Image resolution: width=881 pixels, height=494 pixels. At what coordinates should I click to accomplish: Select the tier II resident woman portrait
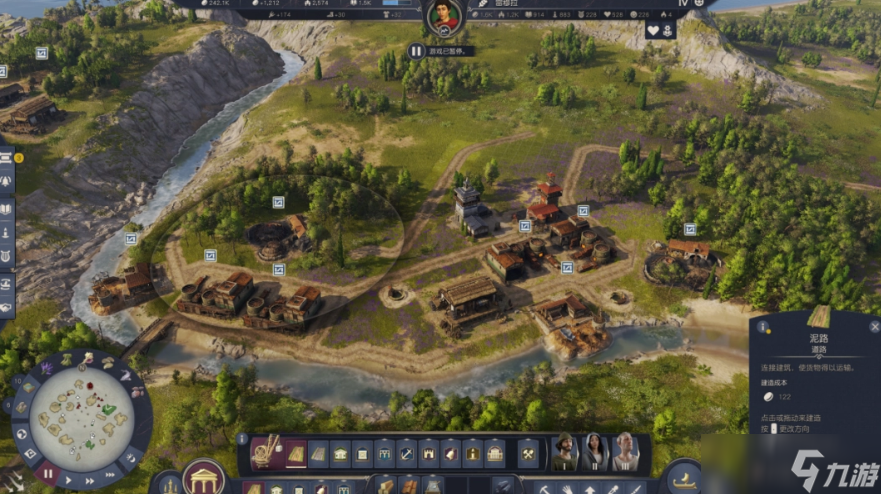tap(596, 453)
